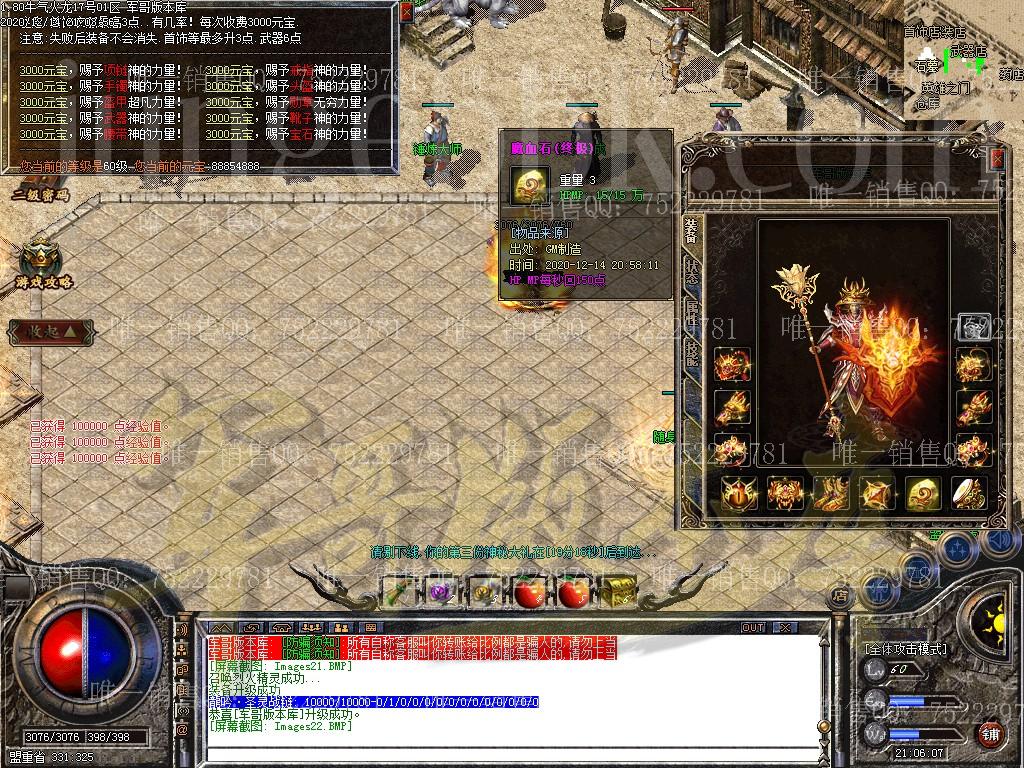This screenshot has width=1024, height=768.
Task: Close the character equipment window
Action: click(x=996, y=159)
